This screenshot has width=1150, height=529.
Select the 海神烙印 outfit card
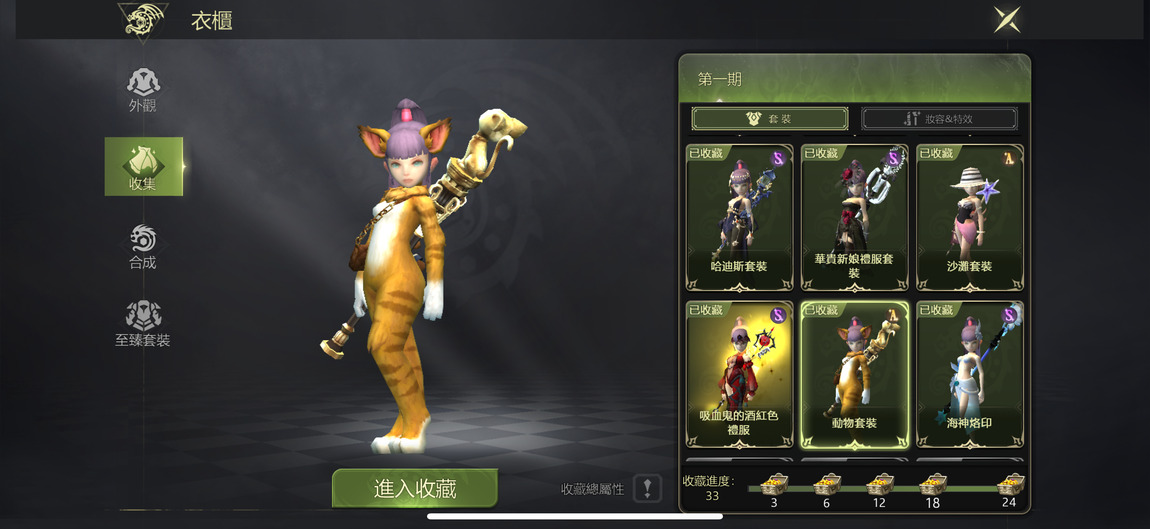point(969,374)
